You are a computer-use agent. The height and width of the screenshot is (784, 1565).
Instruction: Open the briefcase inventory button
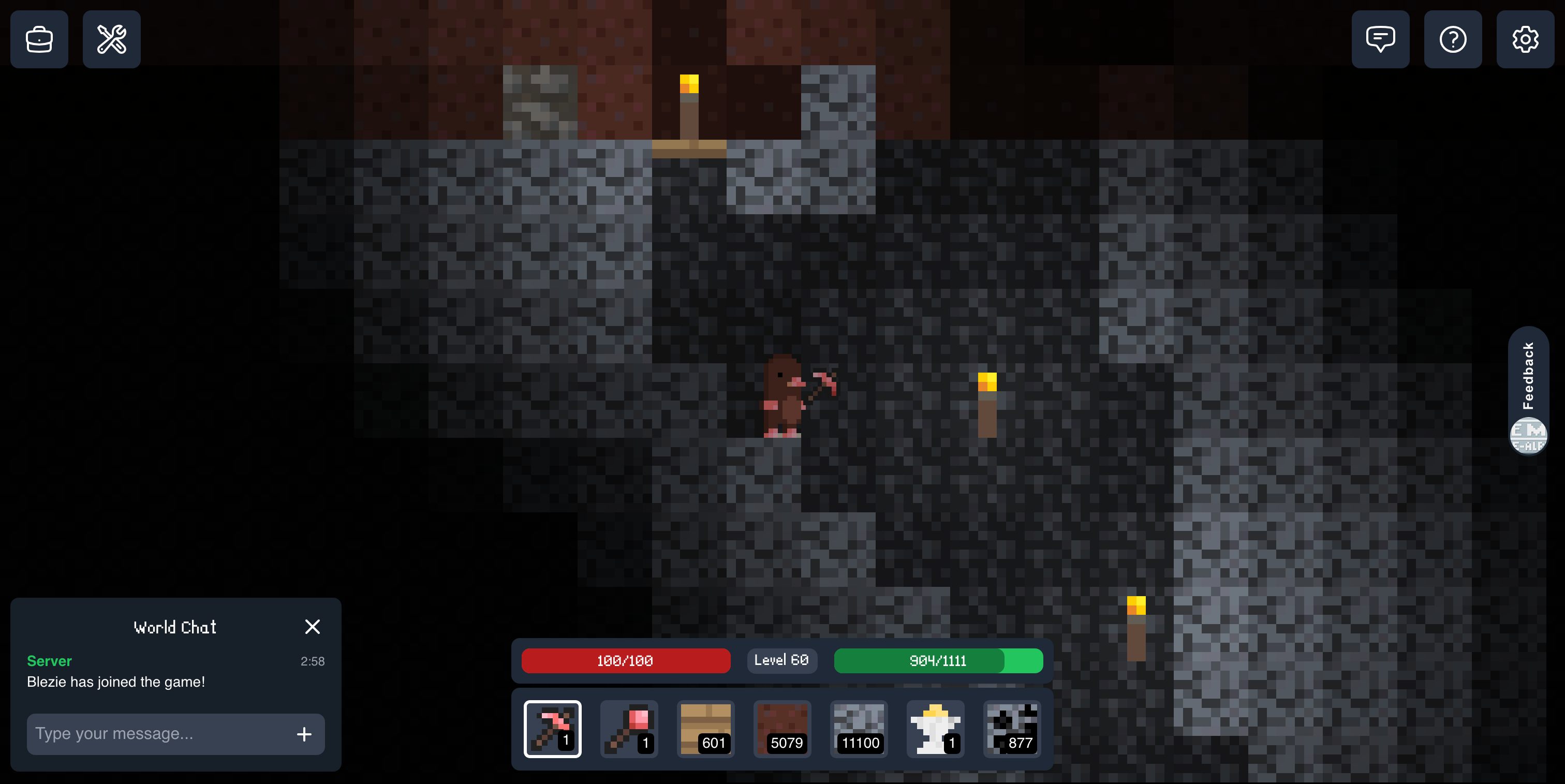[x=39, y=39]
